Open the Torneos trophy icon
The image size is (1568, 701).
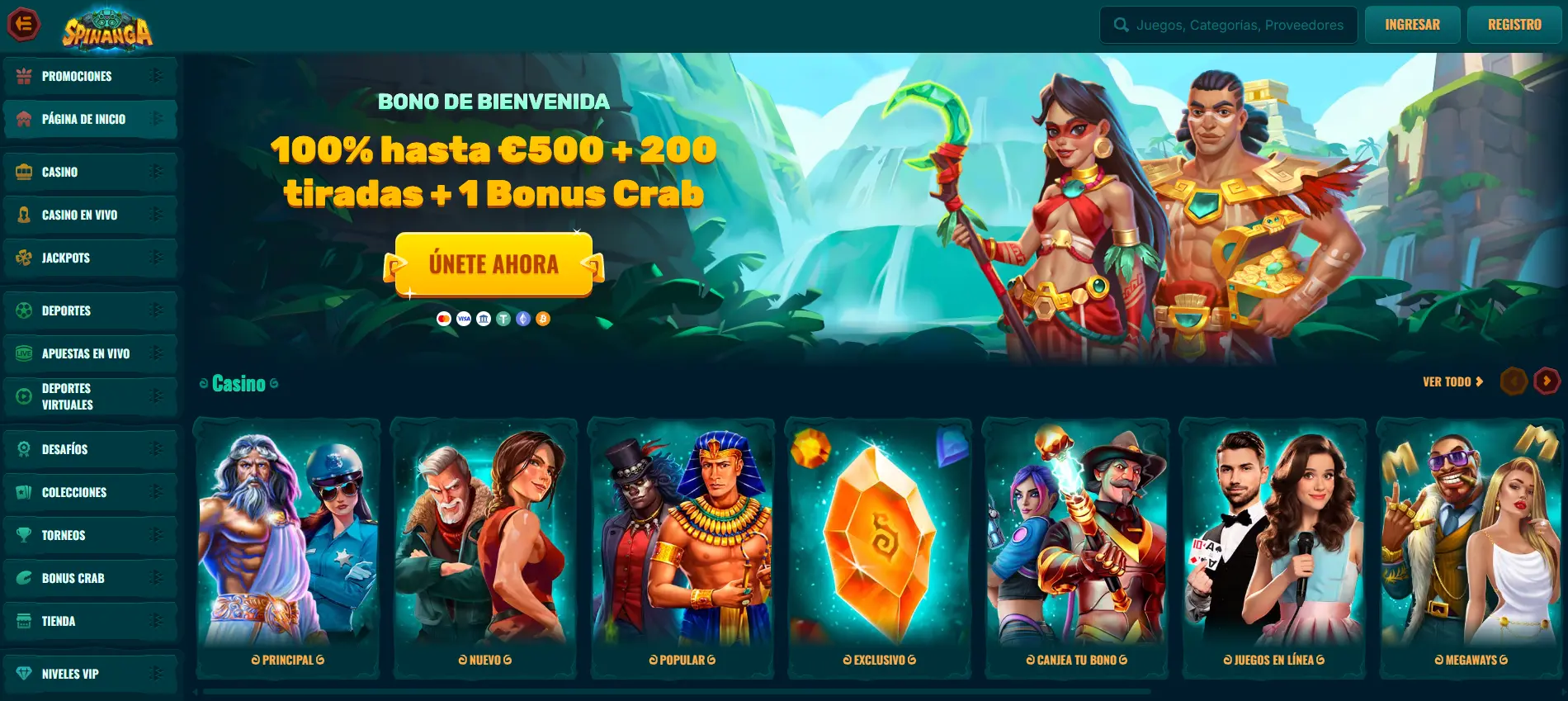[23, 535]
